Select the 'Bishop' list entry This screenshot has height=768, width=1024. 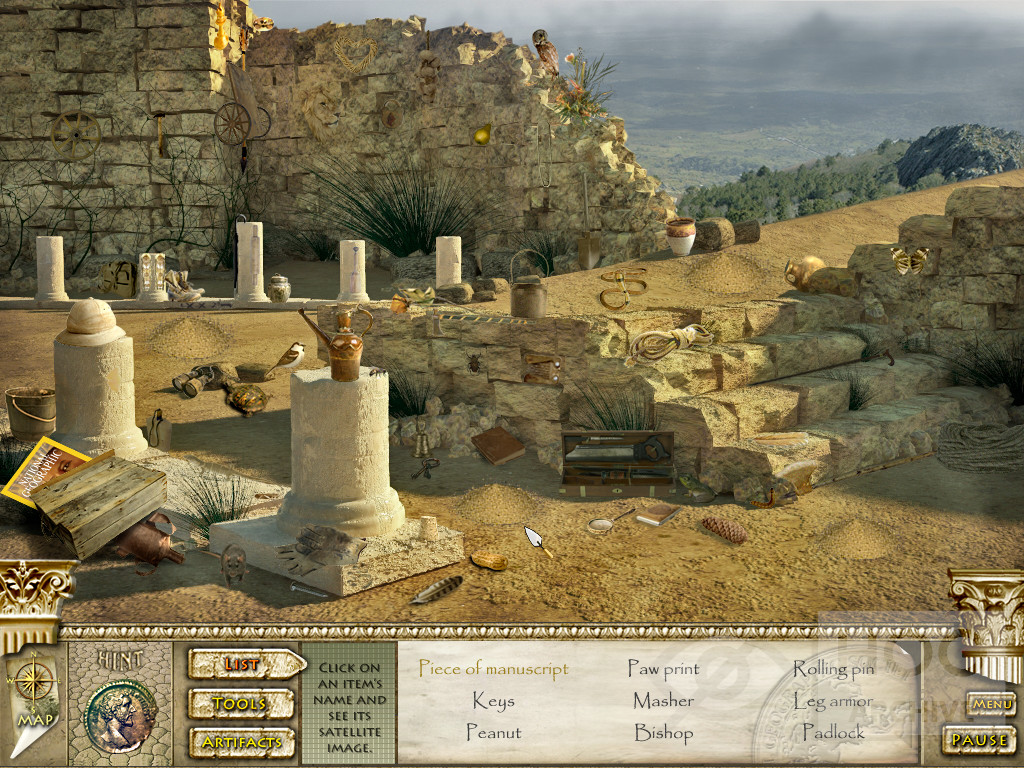click(x=663, y=733)
